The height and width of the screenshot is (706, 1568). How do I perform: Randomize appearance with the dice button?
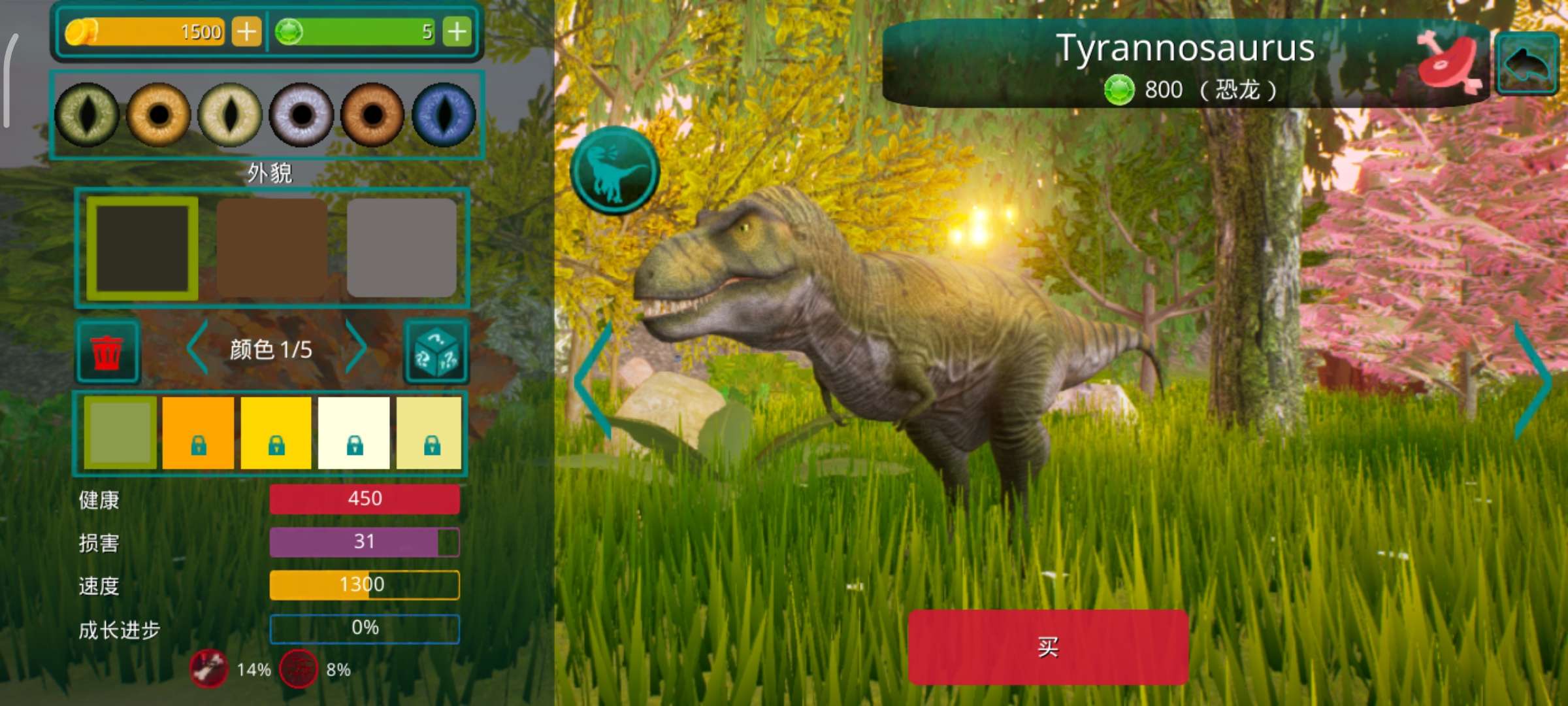click(x=436, y=351)
